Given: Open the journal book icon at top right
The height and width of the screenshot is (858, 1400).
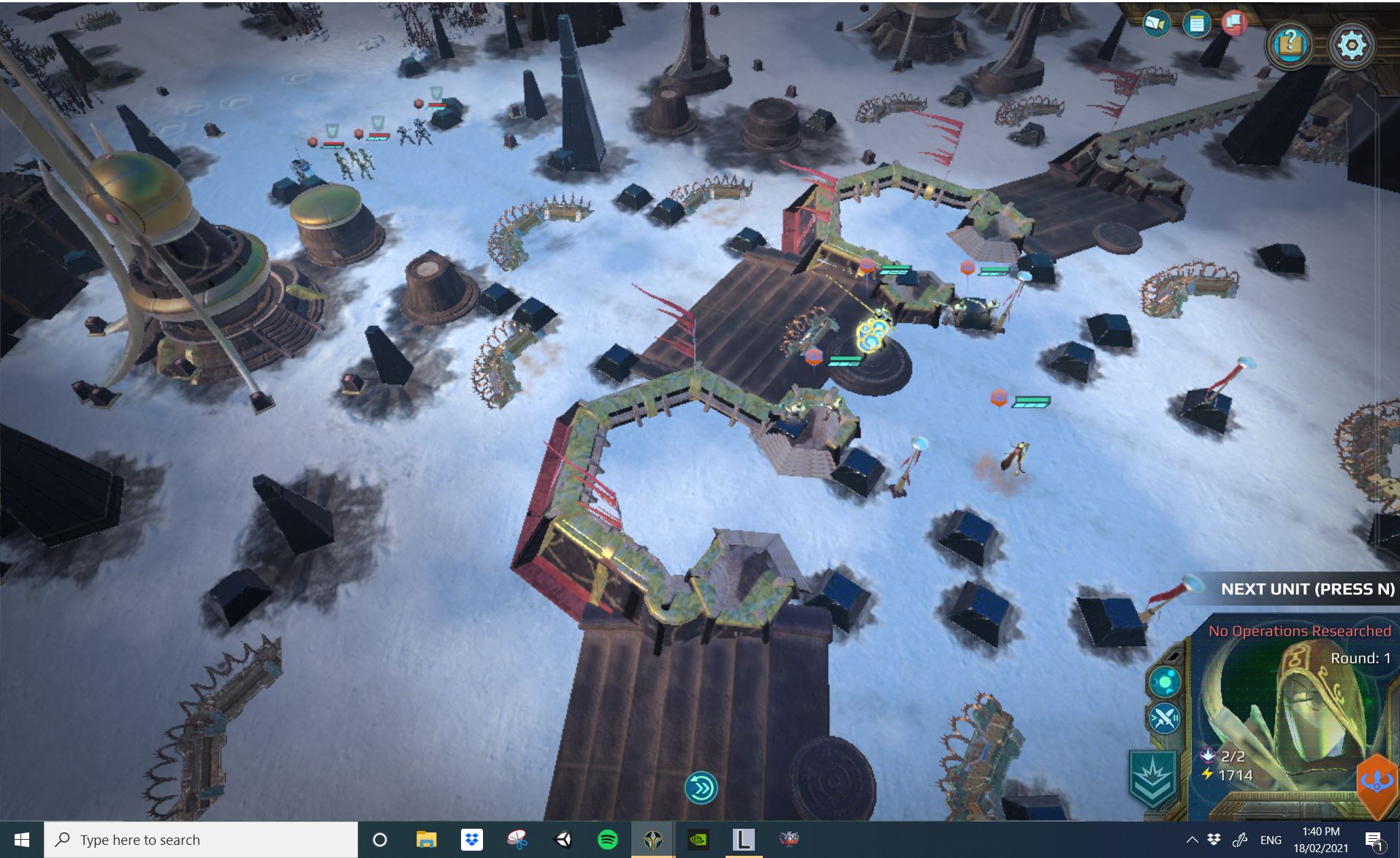Looking at the screenshot, I should point(1156,23).
